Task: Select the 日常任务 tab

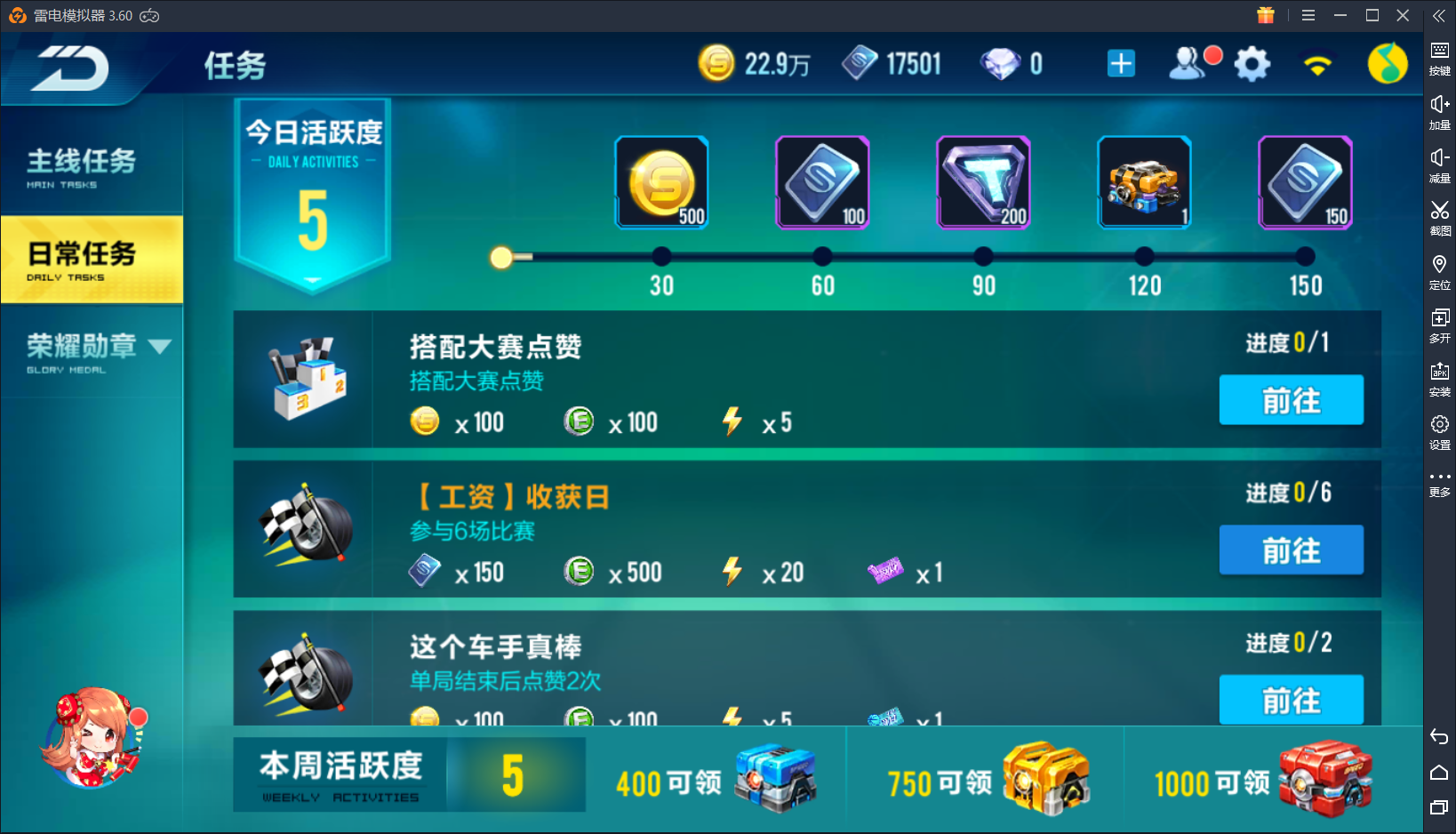Action: point(82,258)
